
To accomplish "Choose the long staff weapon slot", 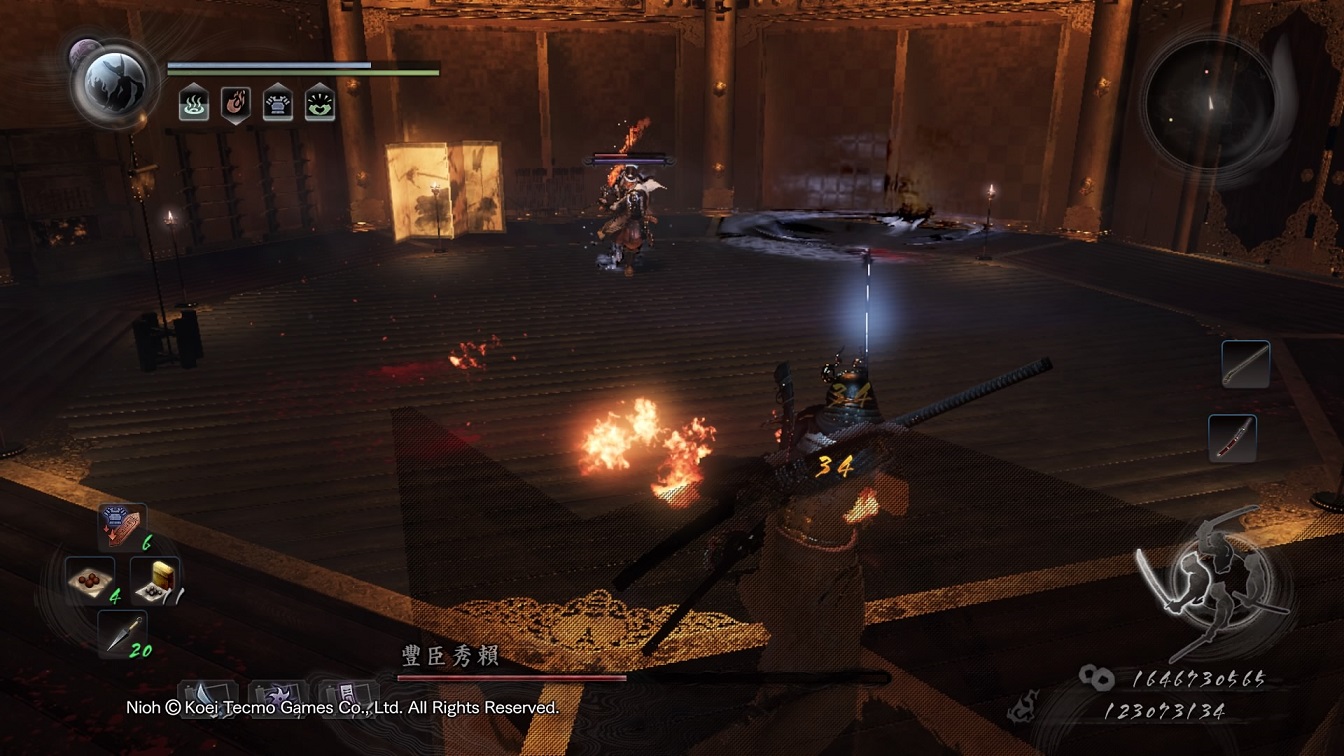I will (1245, 364).
